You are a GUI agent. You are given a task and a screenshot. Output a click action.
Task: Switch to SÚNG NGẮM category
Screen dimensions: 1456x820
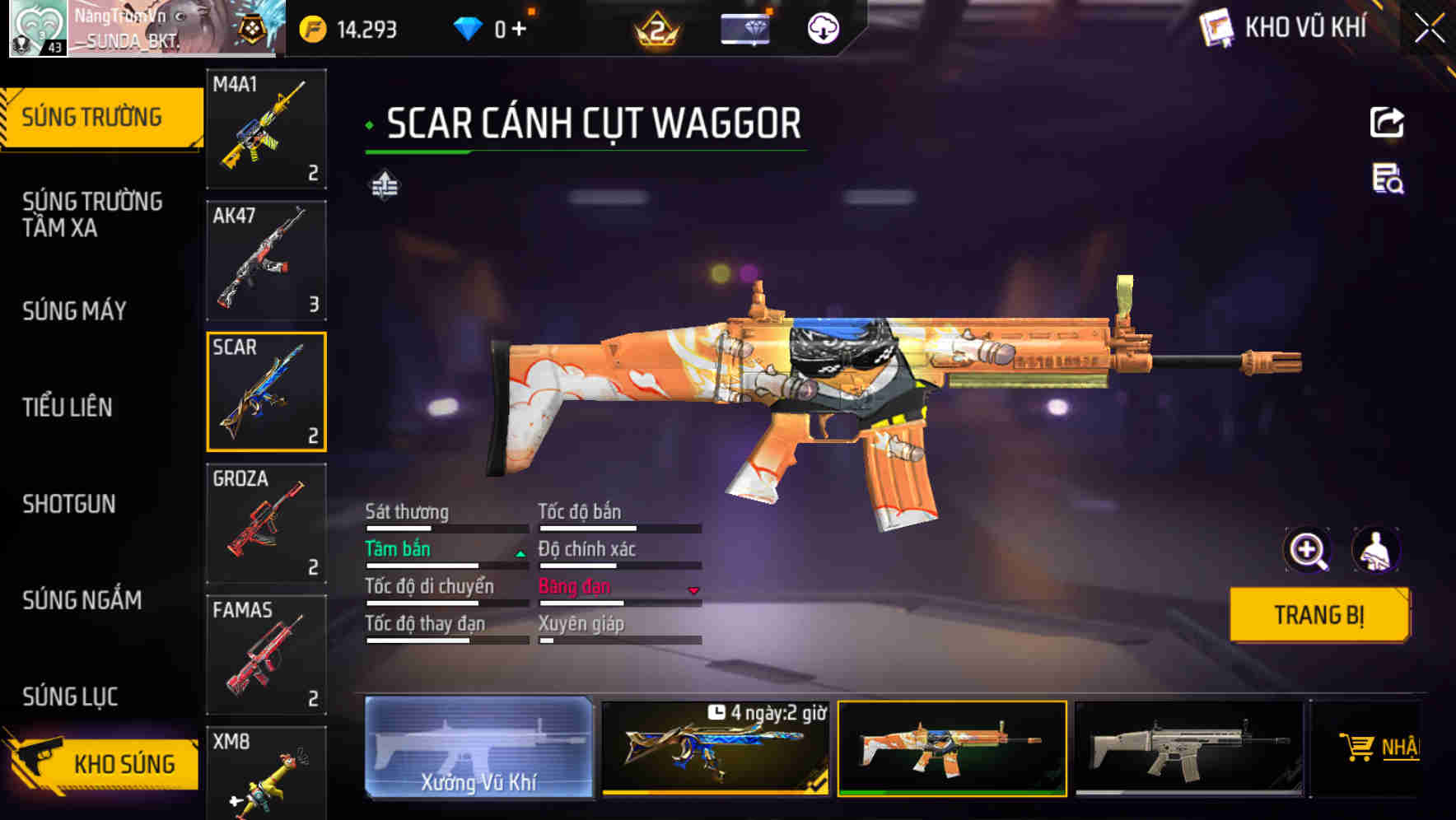coord(82,600)
